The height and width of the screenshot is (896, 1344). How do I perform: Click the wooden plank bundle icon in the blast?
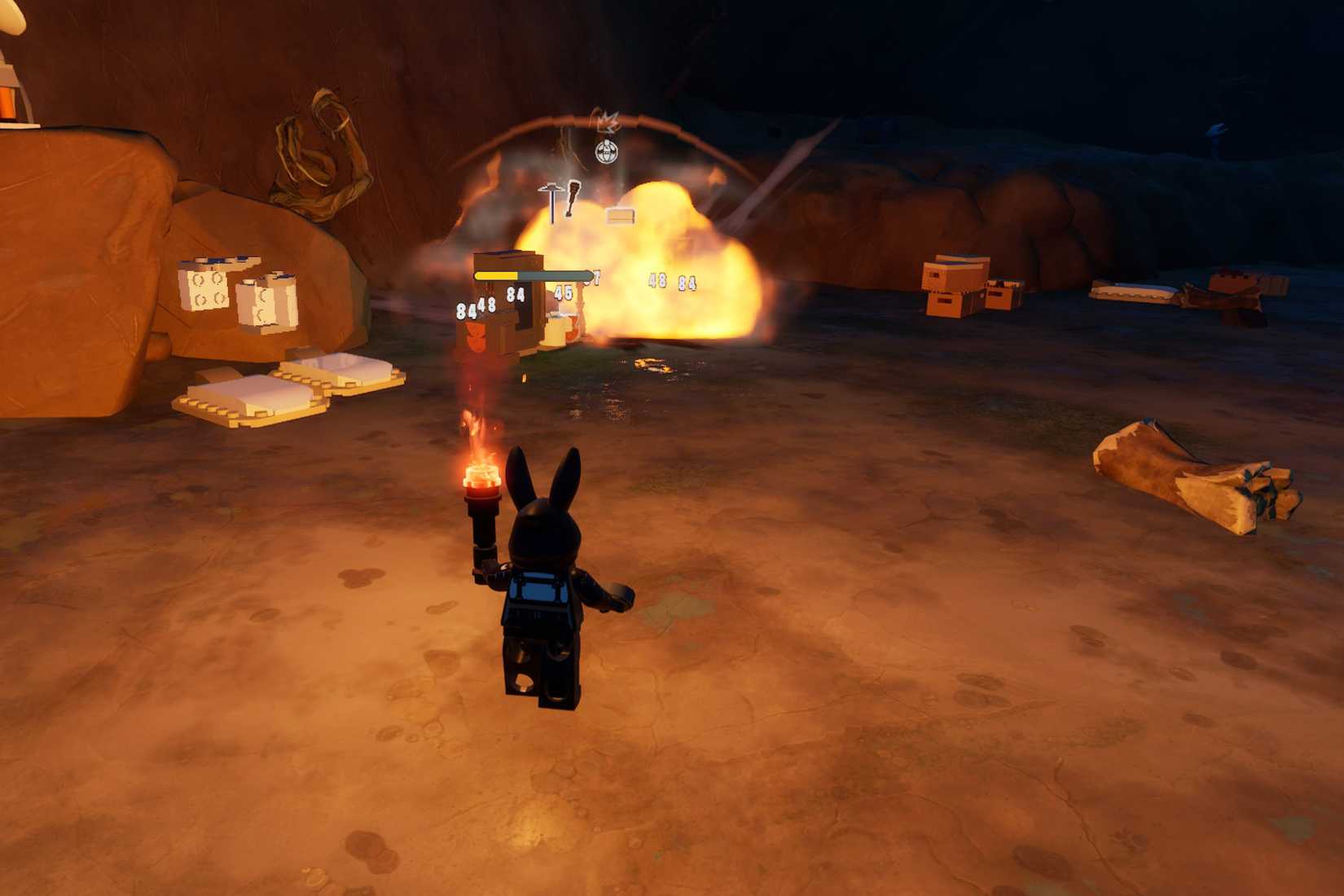620,216
